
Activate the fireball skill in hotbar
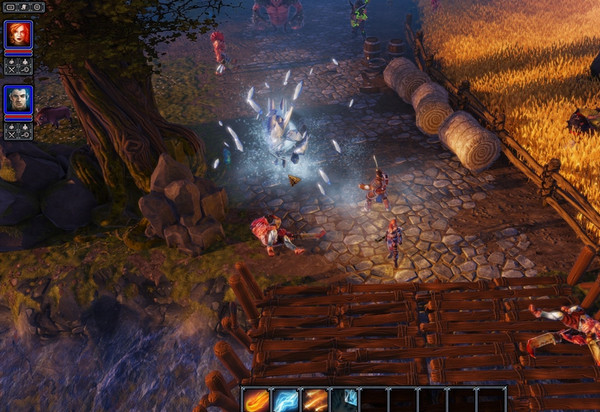tap(256, 399)
